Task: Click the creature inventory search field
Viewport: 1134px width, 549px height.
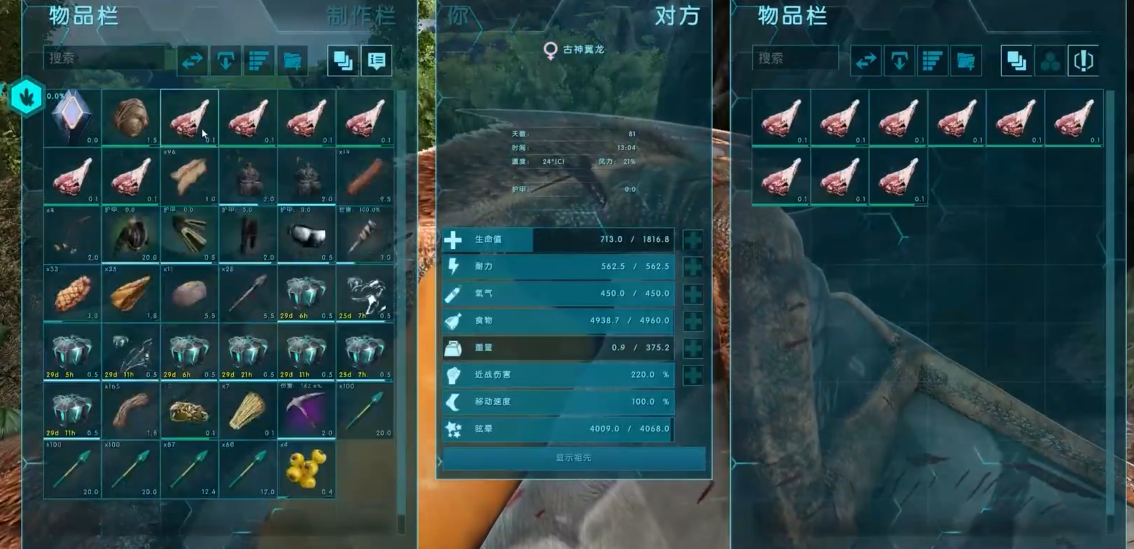Action: (795, 59)
